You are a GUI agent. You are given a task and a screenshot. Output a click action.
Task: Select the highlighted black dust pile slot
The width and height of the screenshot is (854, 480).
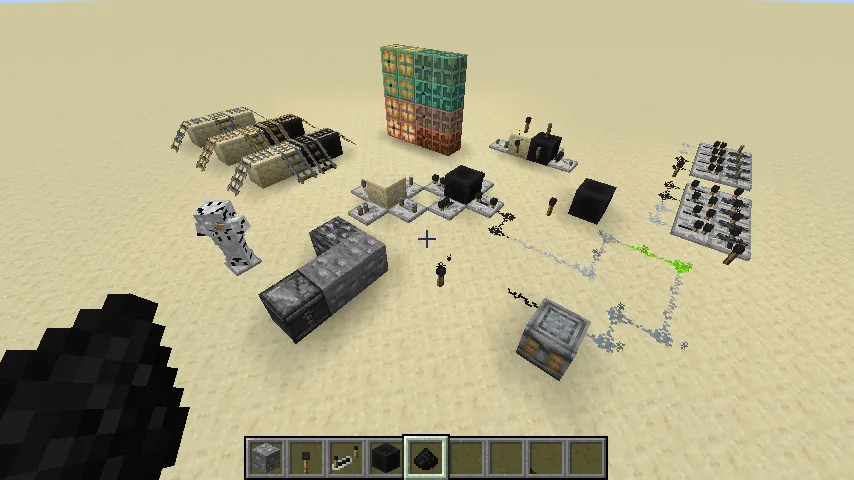coord(426,459)
